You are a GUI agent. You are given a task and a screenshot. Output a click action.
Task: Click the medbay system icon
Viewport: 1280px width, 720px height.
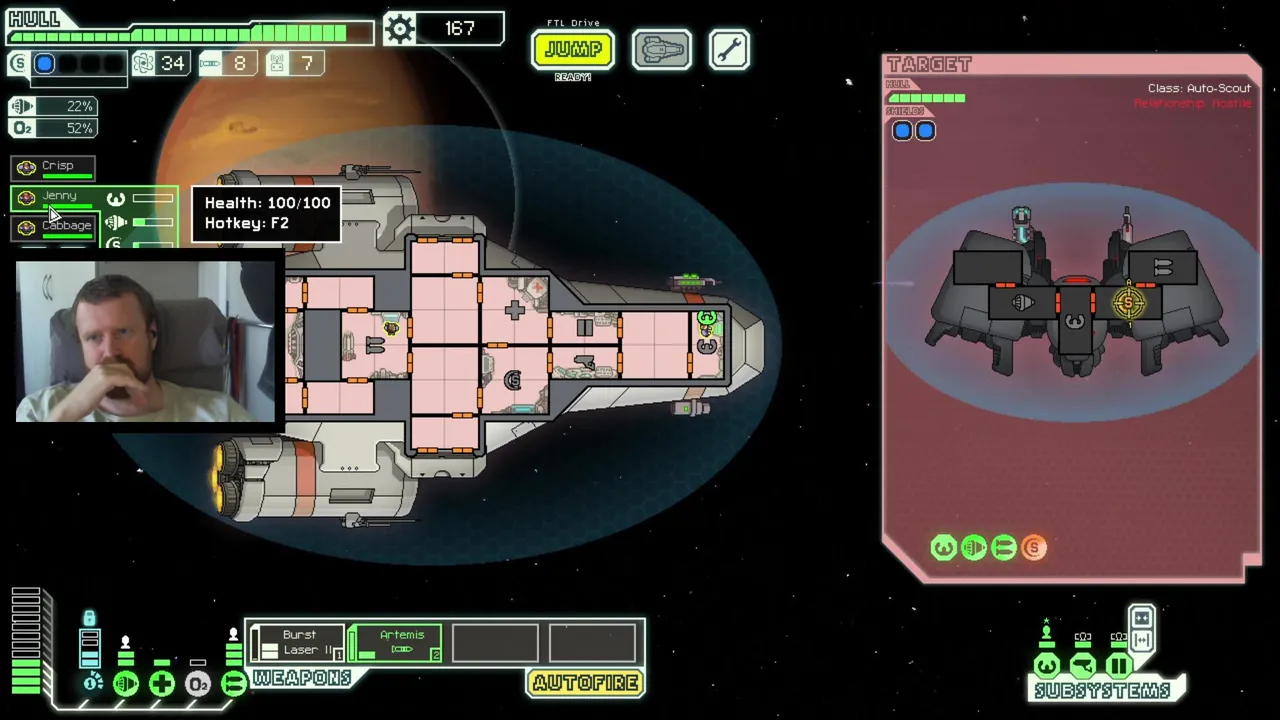161,684
